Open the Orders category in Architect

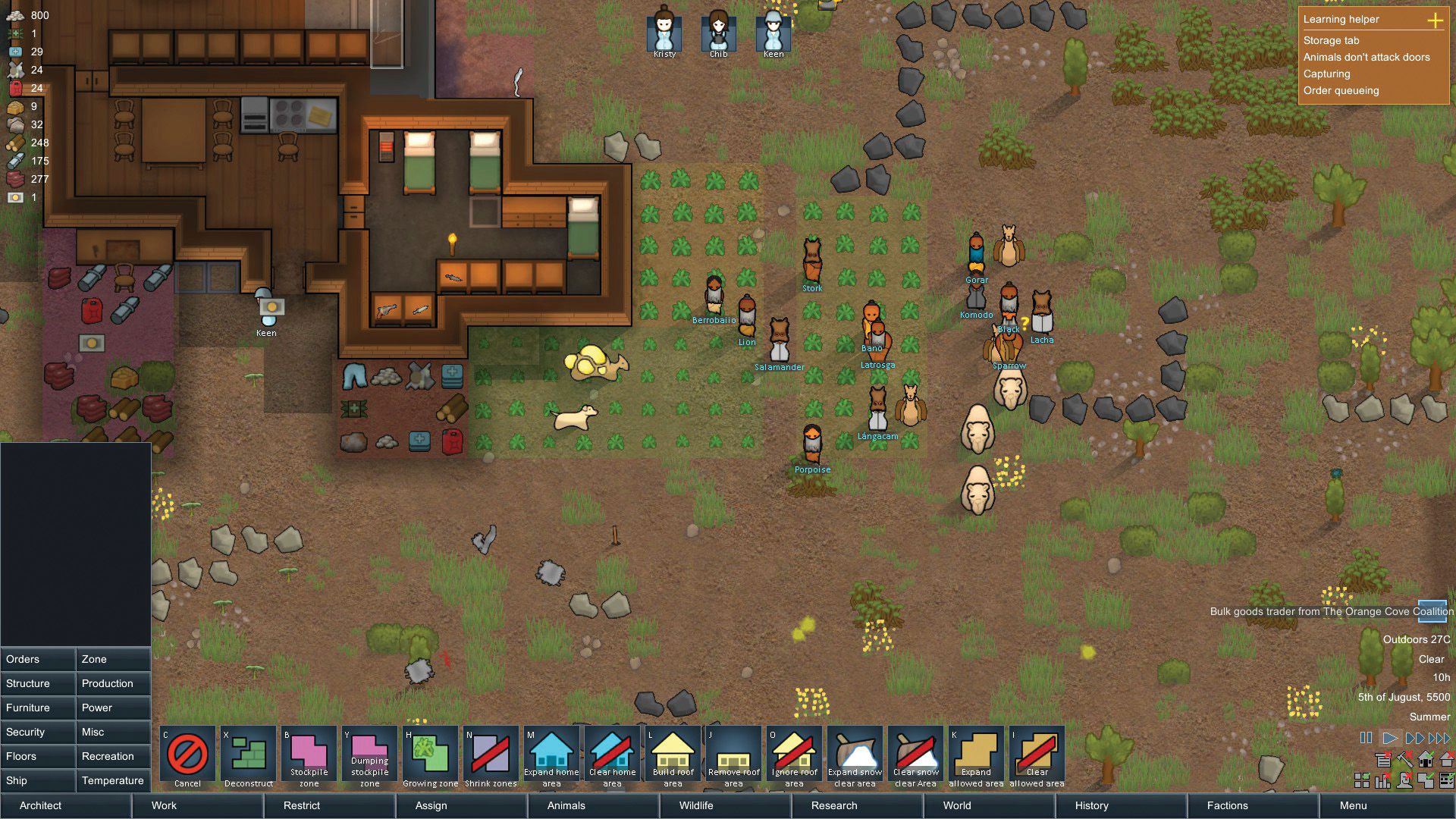click(38, 659)
